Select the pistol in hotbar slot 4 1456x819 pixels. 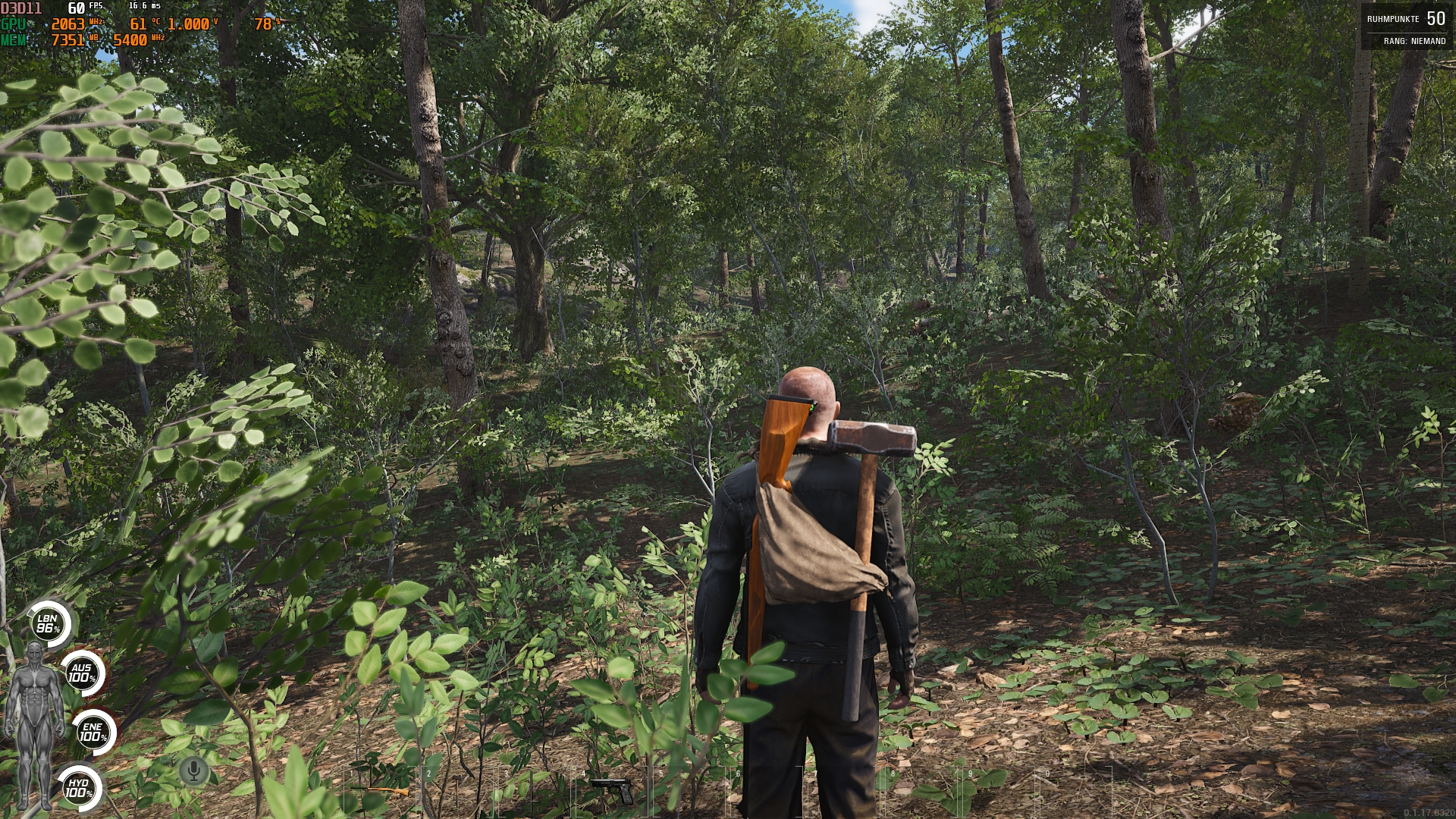[x=613, y=789]
